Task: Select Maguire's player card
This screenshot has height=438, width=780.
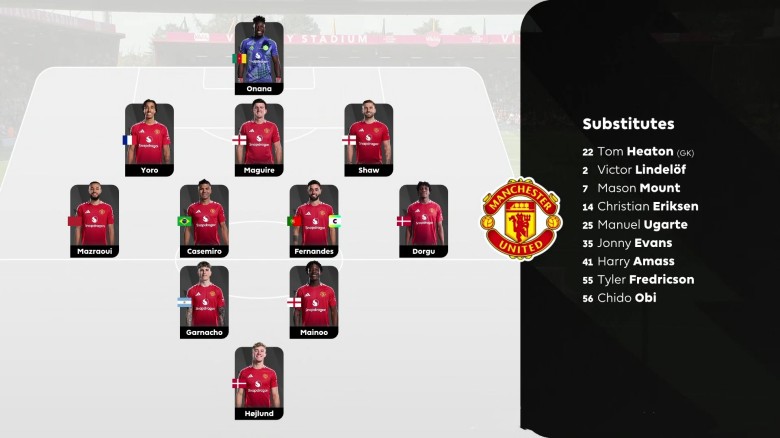Action: (x=259, y=140)
